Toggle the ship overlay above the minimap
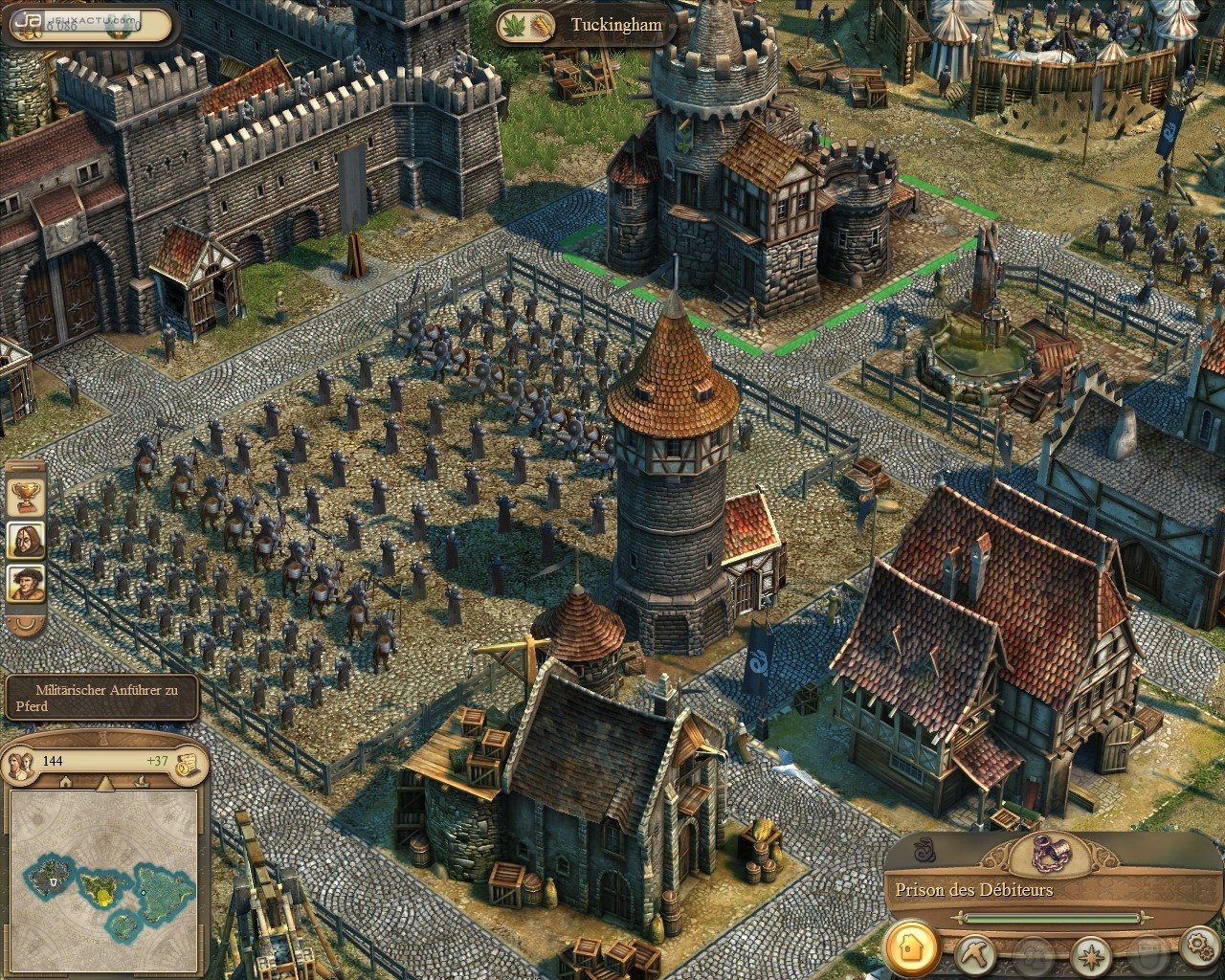The height and width of the screenshot is (980, 1225). [140, 783]
